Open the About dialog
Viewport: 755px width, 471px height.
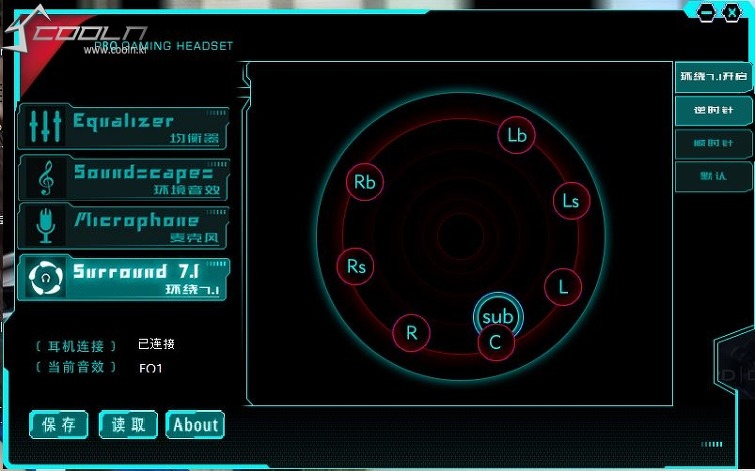tap(195, 424)
